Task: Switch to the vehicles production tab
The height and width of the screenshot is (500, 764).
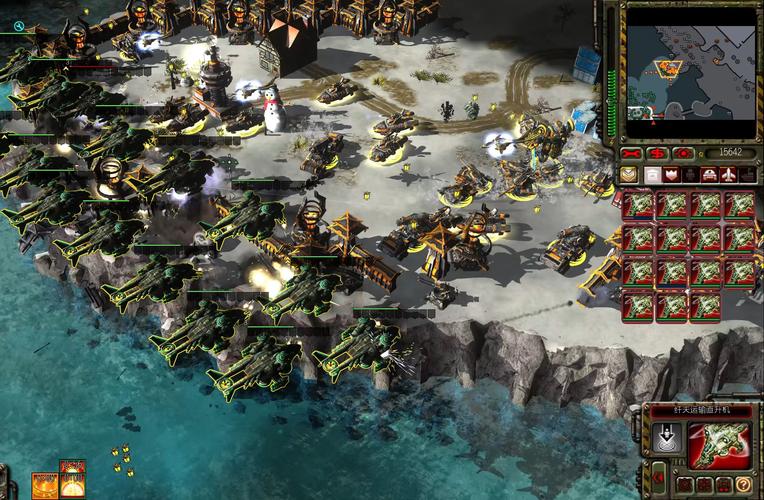Action: 708,174
